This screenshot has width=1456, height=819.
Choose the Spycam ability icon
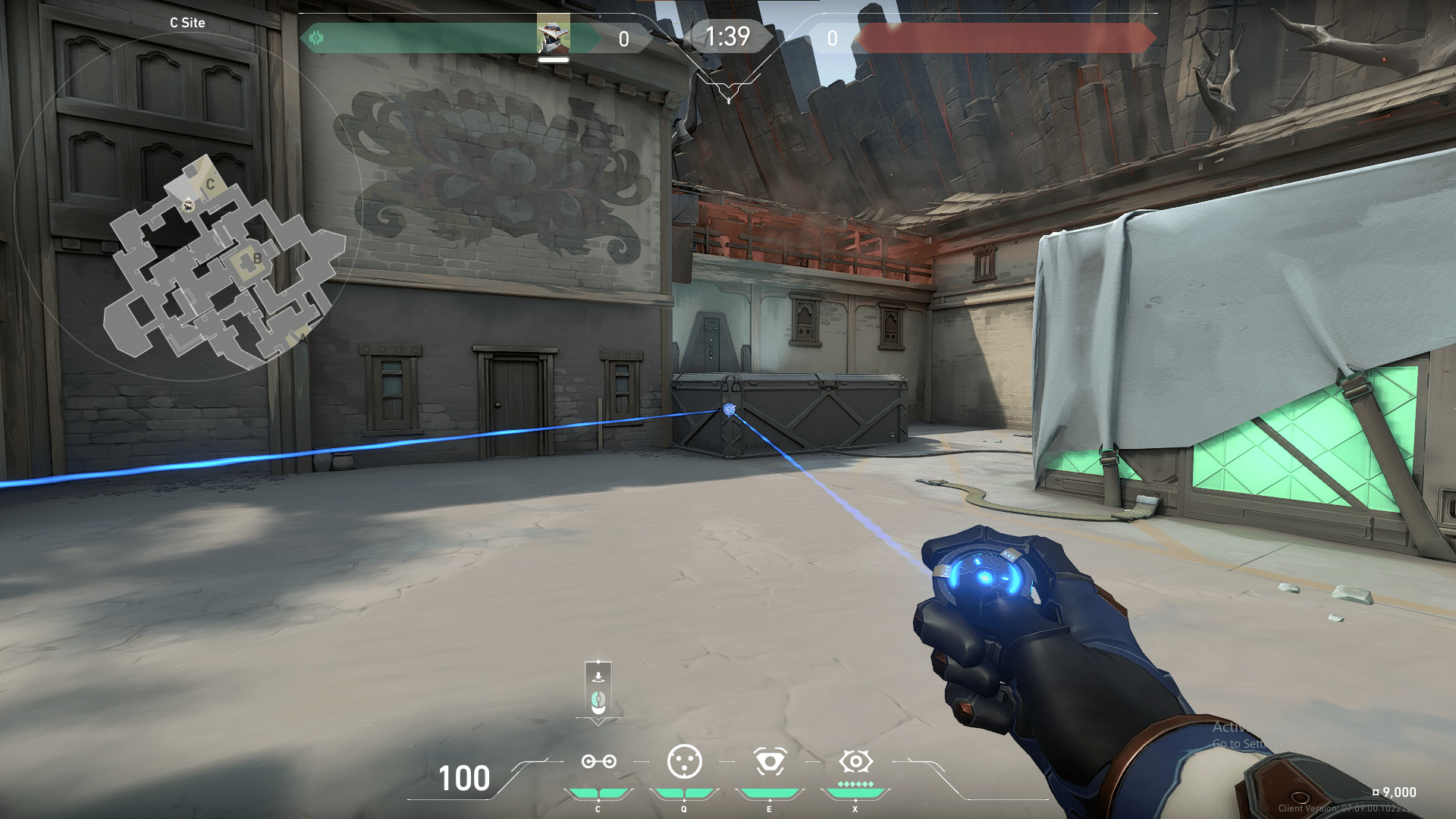[770, 761]
